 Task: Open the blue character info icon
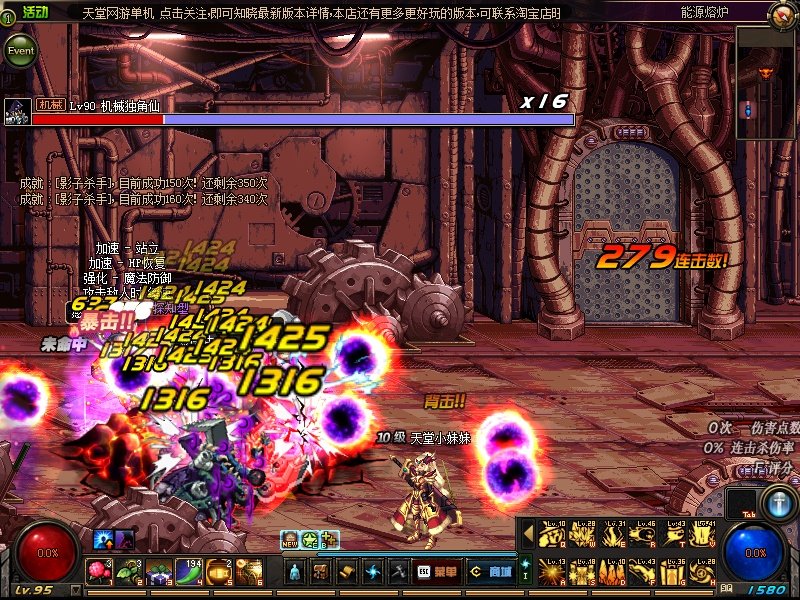295,572
